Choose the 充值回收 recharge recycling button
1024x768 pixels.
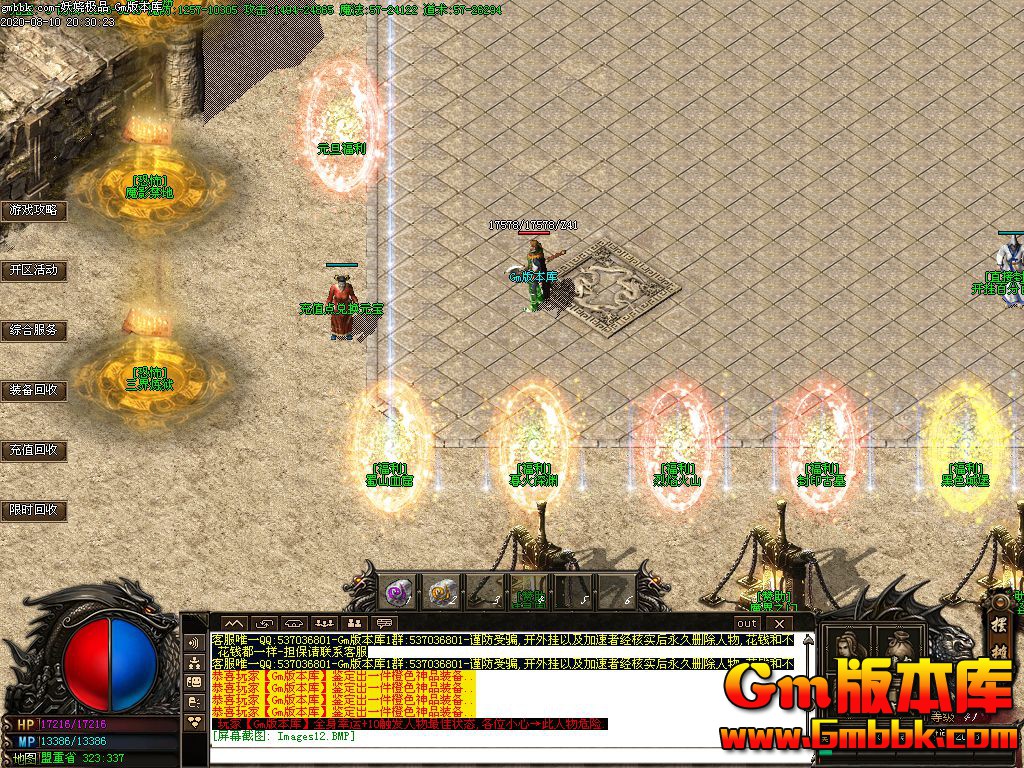point(33,450)
